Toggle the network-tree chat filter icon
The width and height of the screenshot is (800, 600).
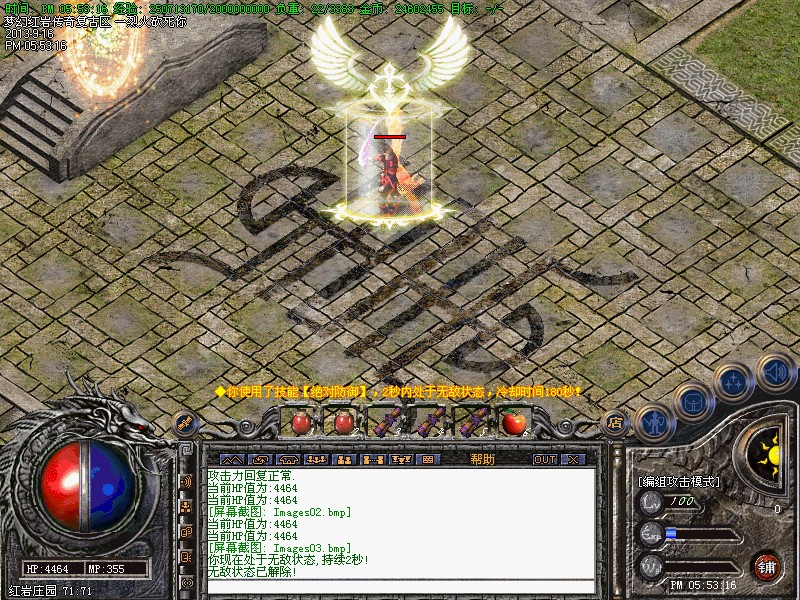point(186,506)
